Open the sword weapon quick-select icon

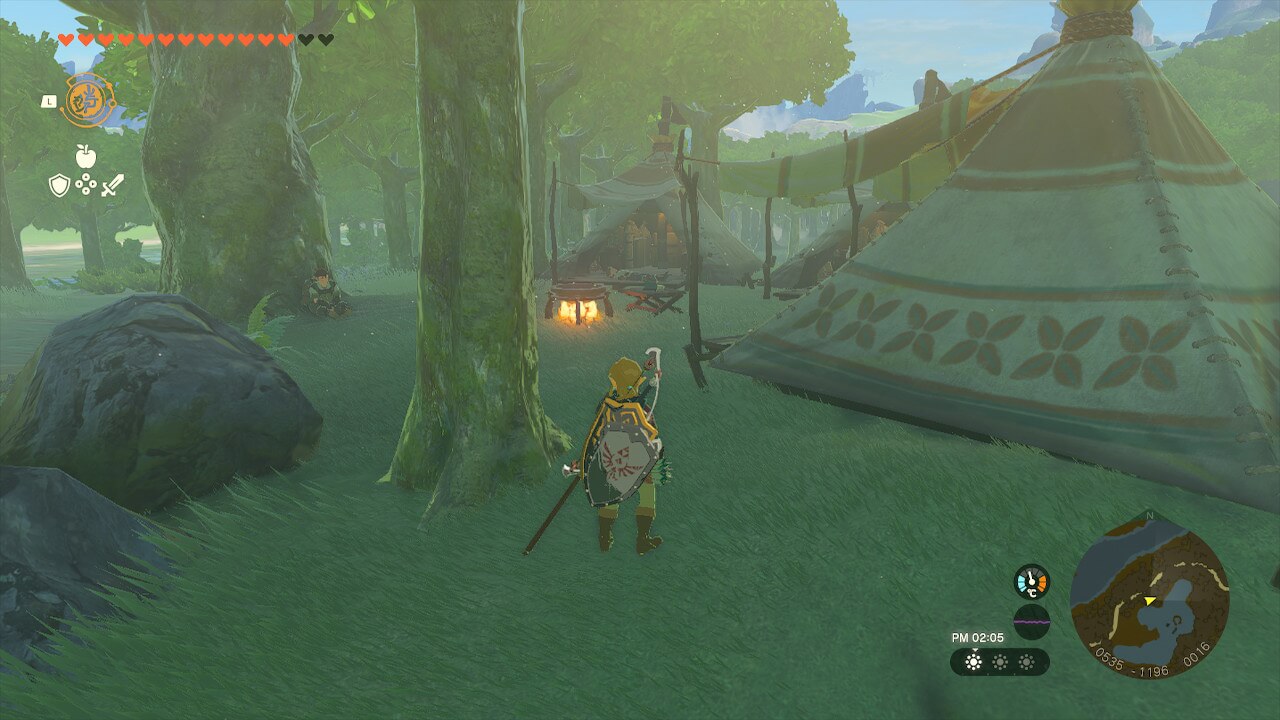coord(112,185)
